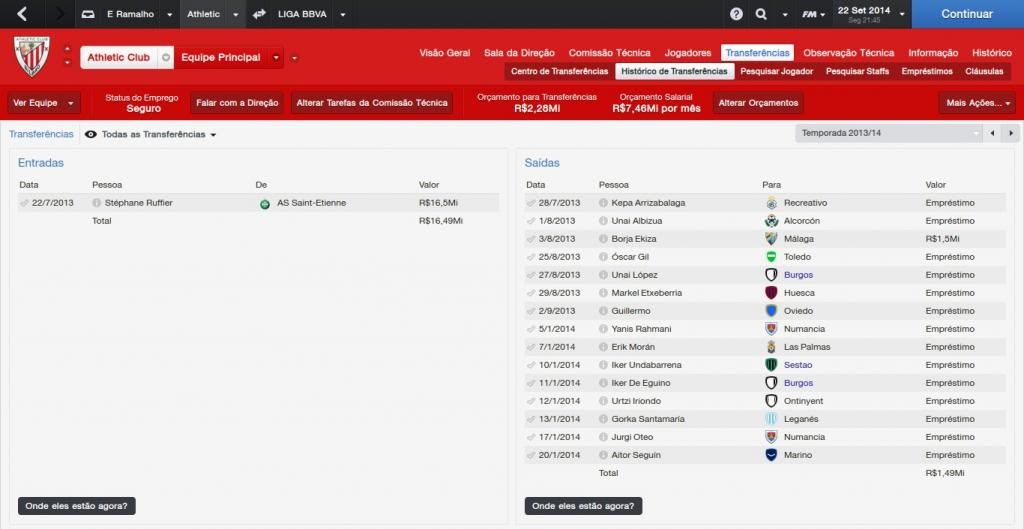Screen dimensions: 1024x529
Task: Open the LIGA BBVA dropdown
Action: pos(314,14)
